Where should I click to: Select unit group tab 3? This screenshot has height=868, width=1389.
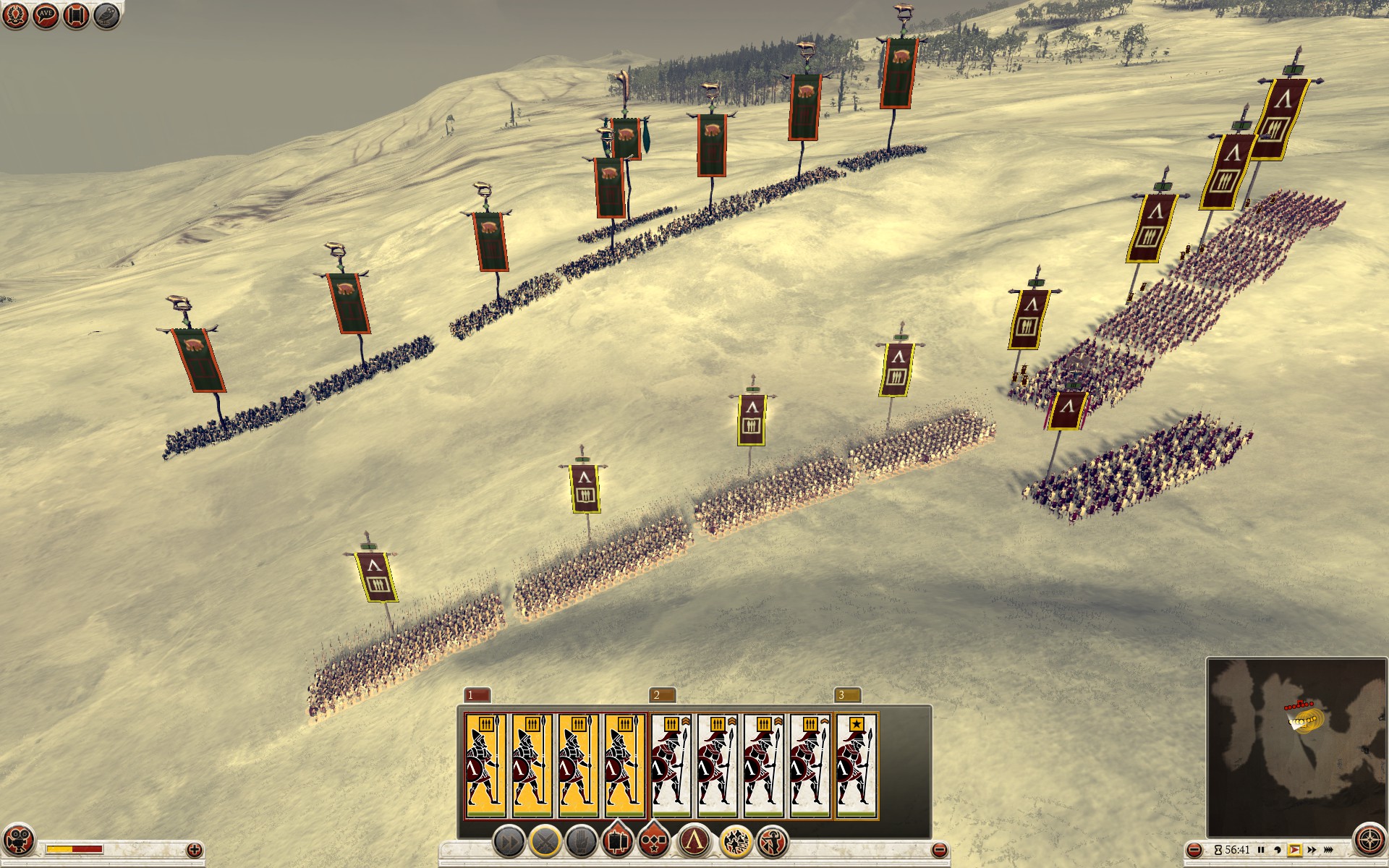pos(847,695)
